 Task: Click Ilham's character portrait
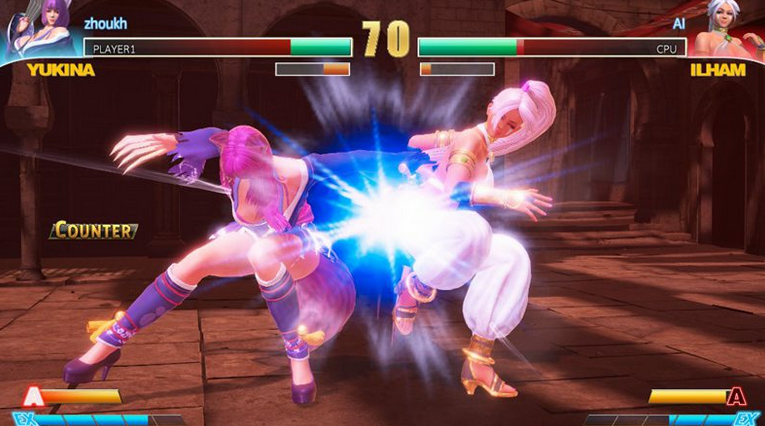(x=728, y=30)
